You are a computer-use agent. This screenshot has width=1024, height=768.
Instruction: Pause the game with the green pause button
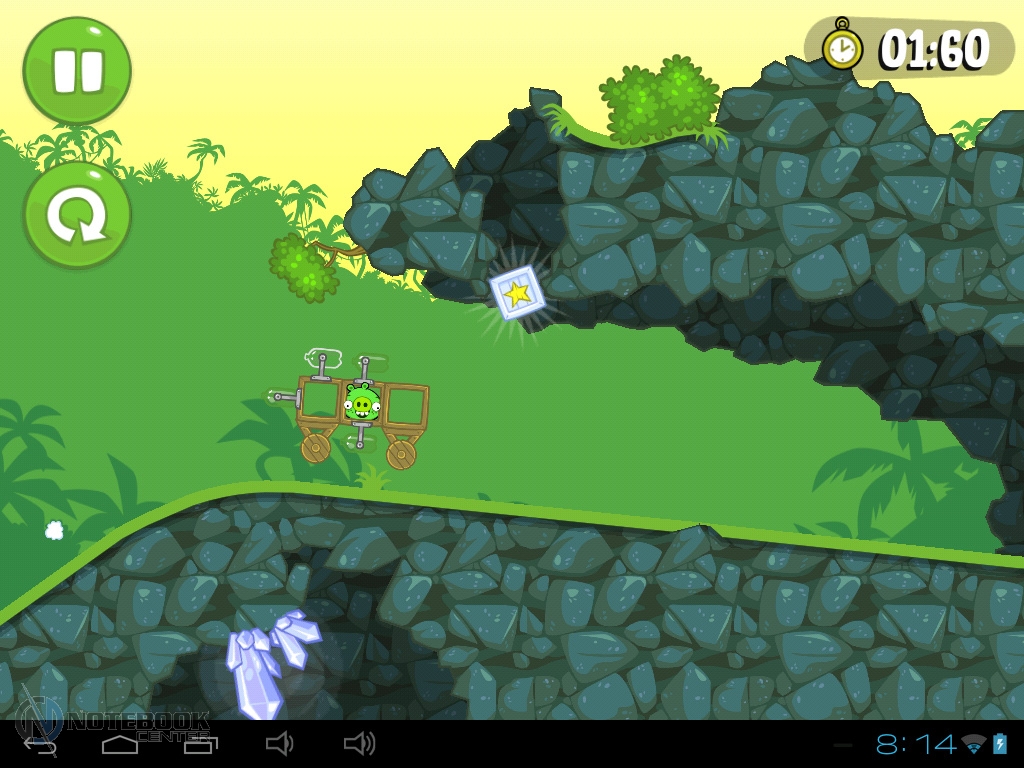[x=77, y=70]
